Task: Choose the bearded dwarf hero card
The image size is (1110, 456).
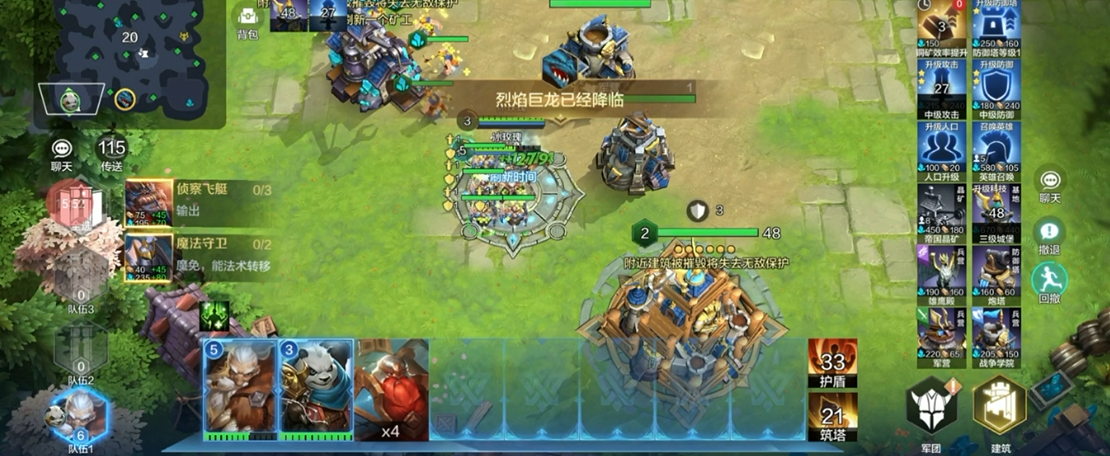Action: [x=238, y=388]
